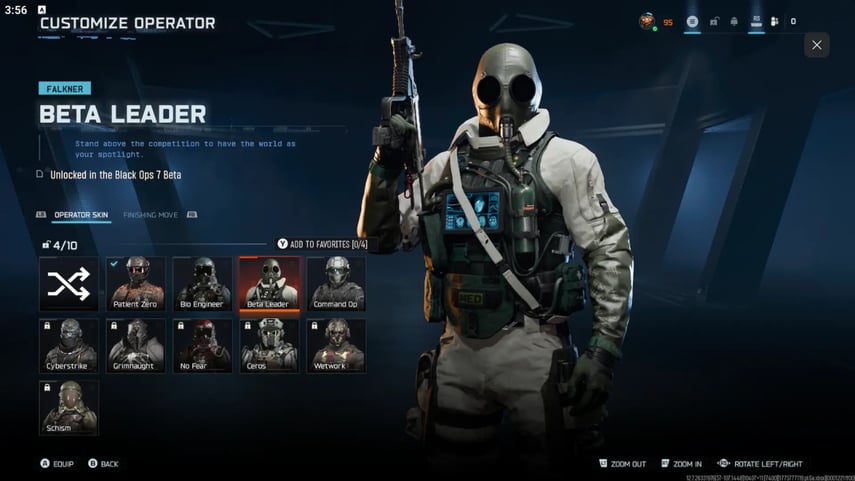This screenshot has width=855, height=481.
Task: Switch to the Finishing Move tab
Action: (151, 214)
